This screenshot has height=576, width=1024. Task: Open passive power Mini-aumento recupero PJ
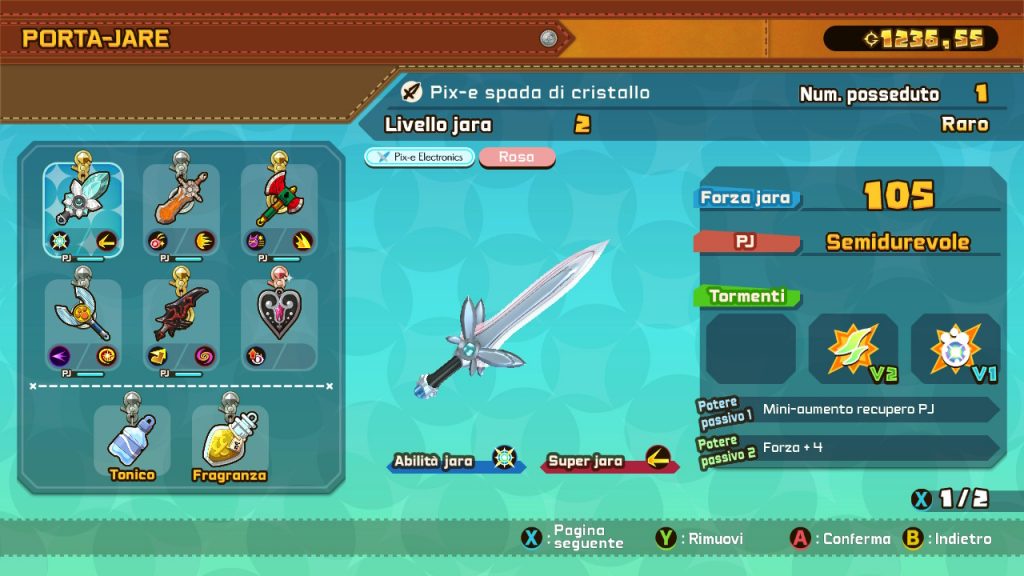(848, 409)
